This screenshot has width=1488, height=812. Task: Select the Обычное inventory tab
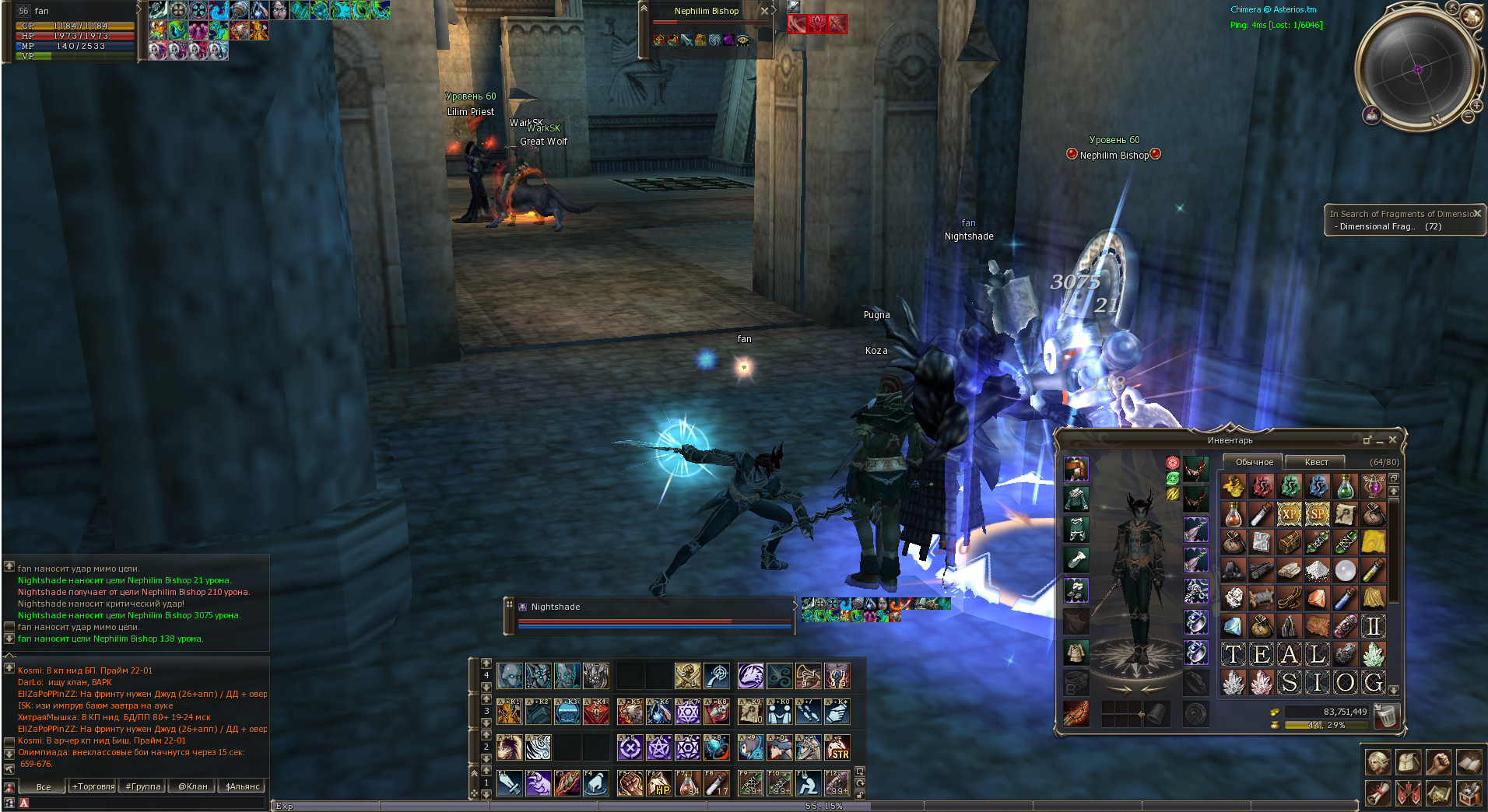pyautogui.click(x=1254, y=462)
